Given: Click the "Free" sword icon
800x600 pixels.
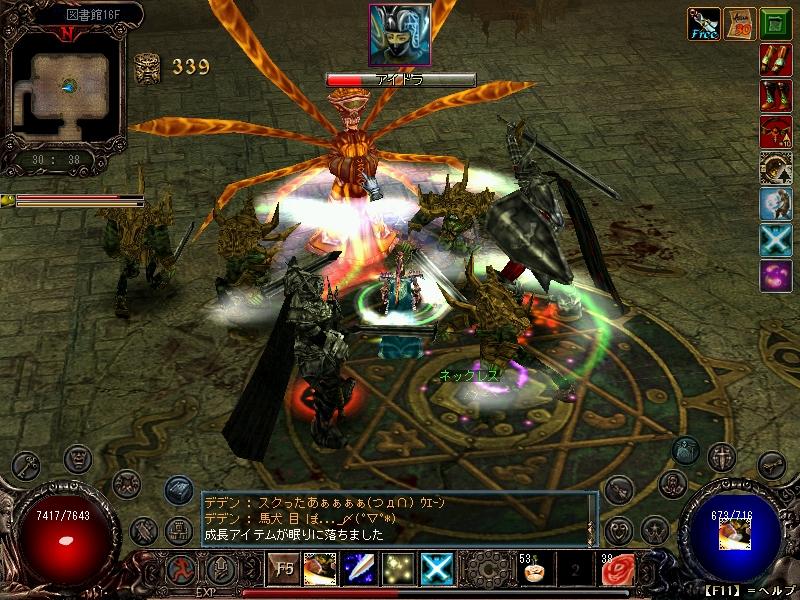Looking at the screenshot, I should coord(701,23).
